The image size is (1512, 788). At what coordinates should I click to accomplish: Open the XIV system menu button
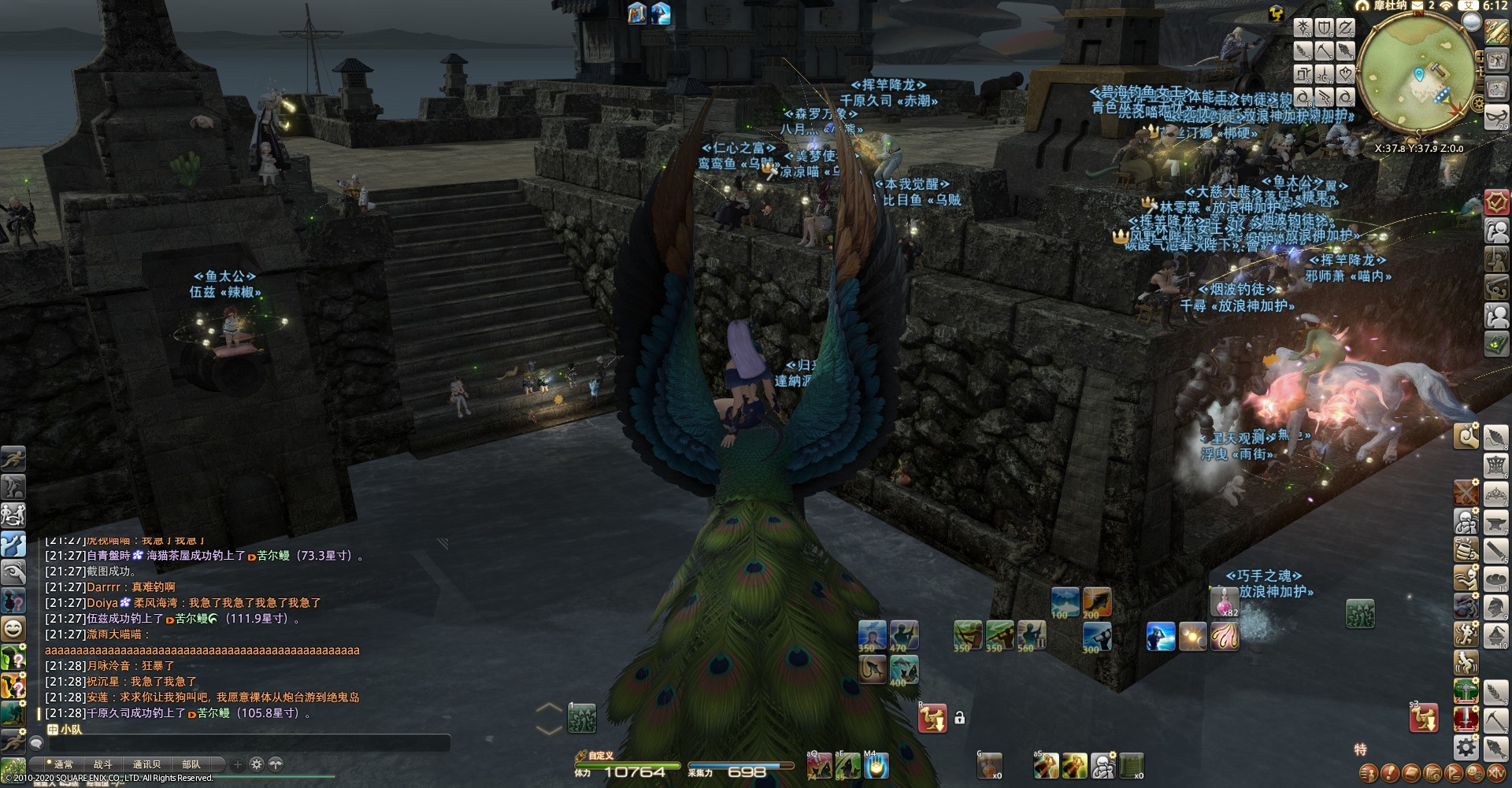point(1495,772)
